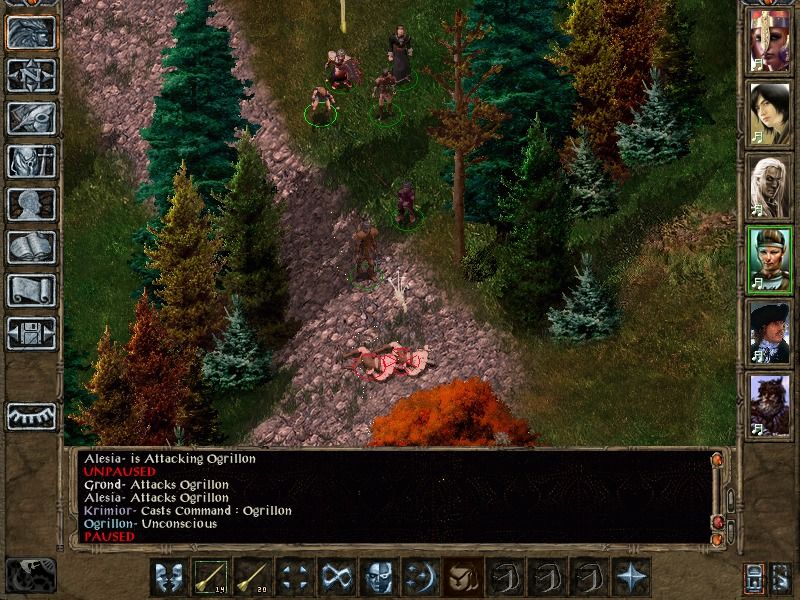Open the inventory armor button
Screen dimensions: 800x600
31,161
